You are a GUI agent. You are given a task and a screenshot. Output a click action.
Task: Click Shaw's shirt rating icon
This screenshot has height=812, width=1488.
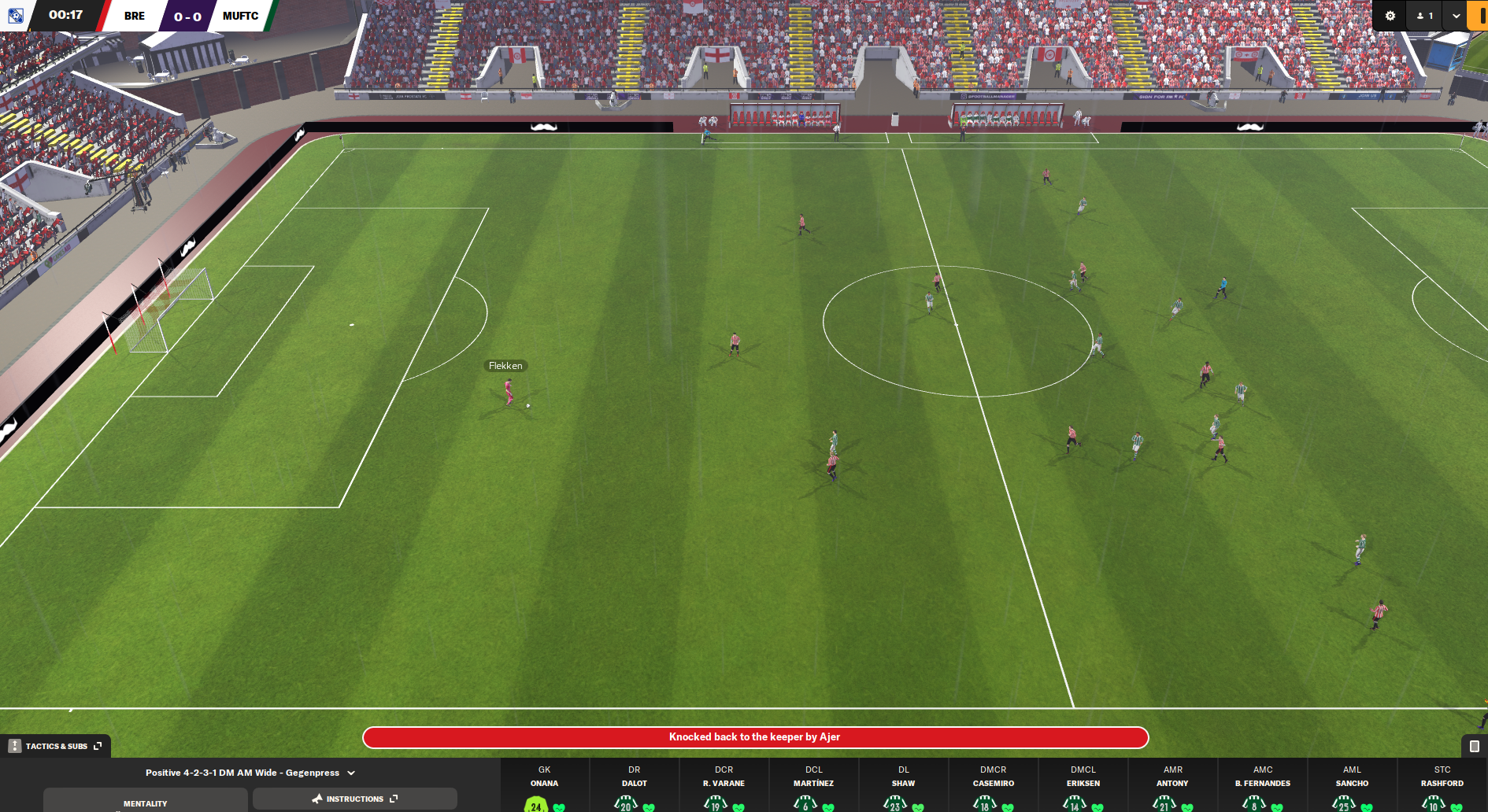[894, 806]
